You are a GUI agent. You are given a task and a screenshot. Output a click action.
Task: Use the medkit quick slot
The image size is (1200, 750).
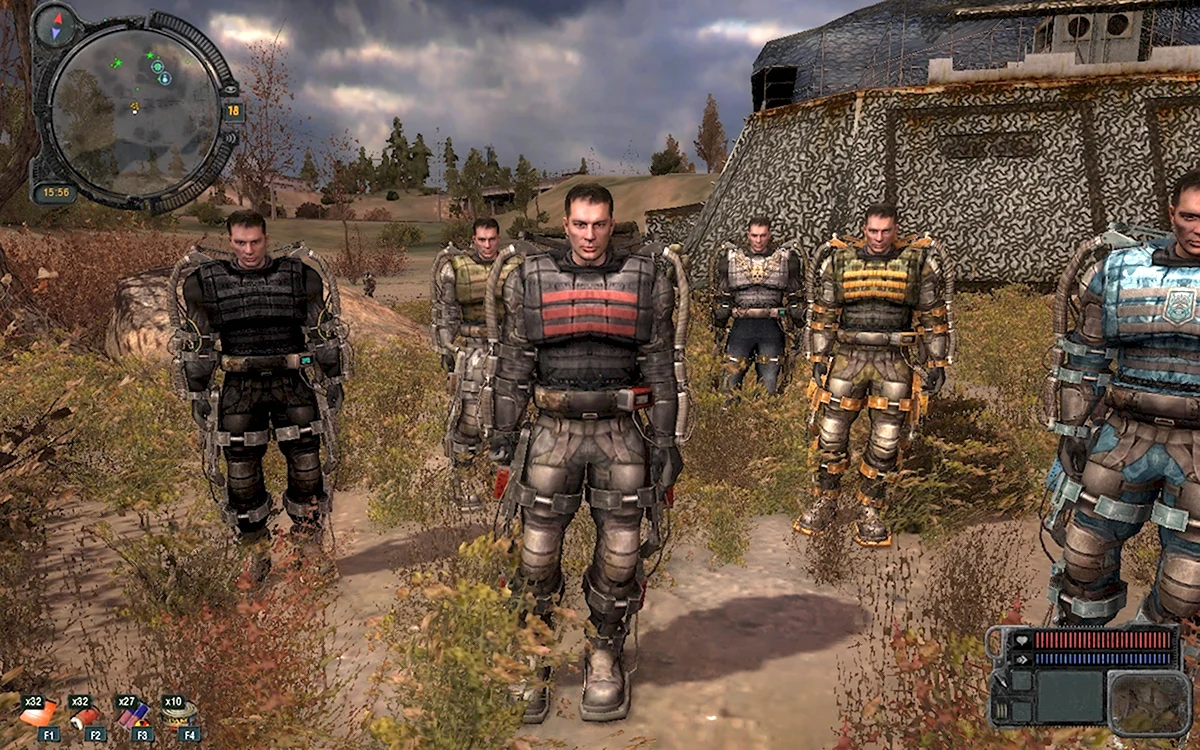[x=38, y=714]
